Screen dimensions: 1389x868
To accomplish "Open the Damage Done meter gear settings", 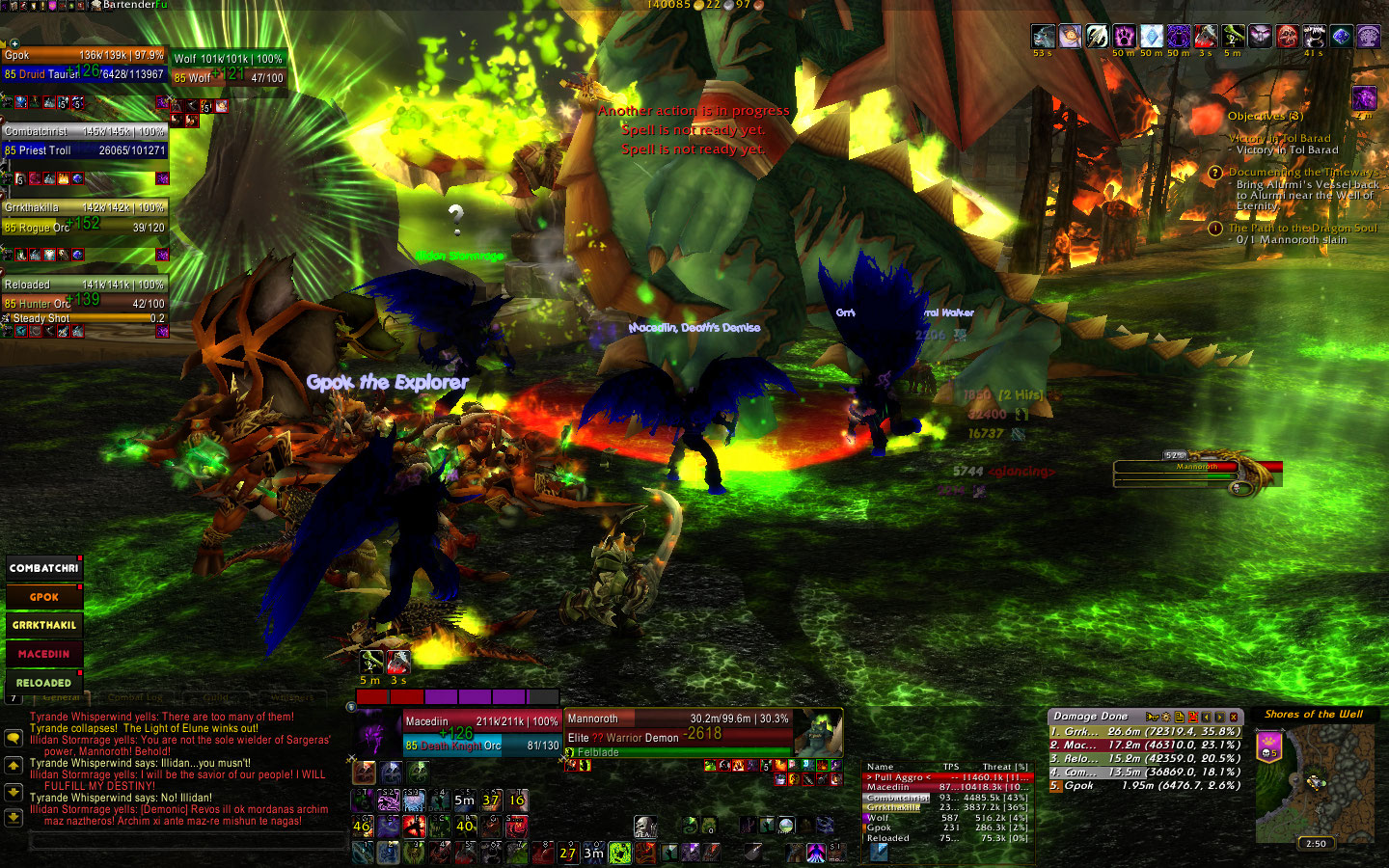I will 1164,717.
